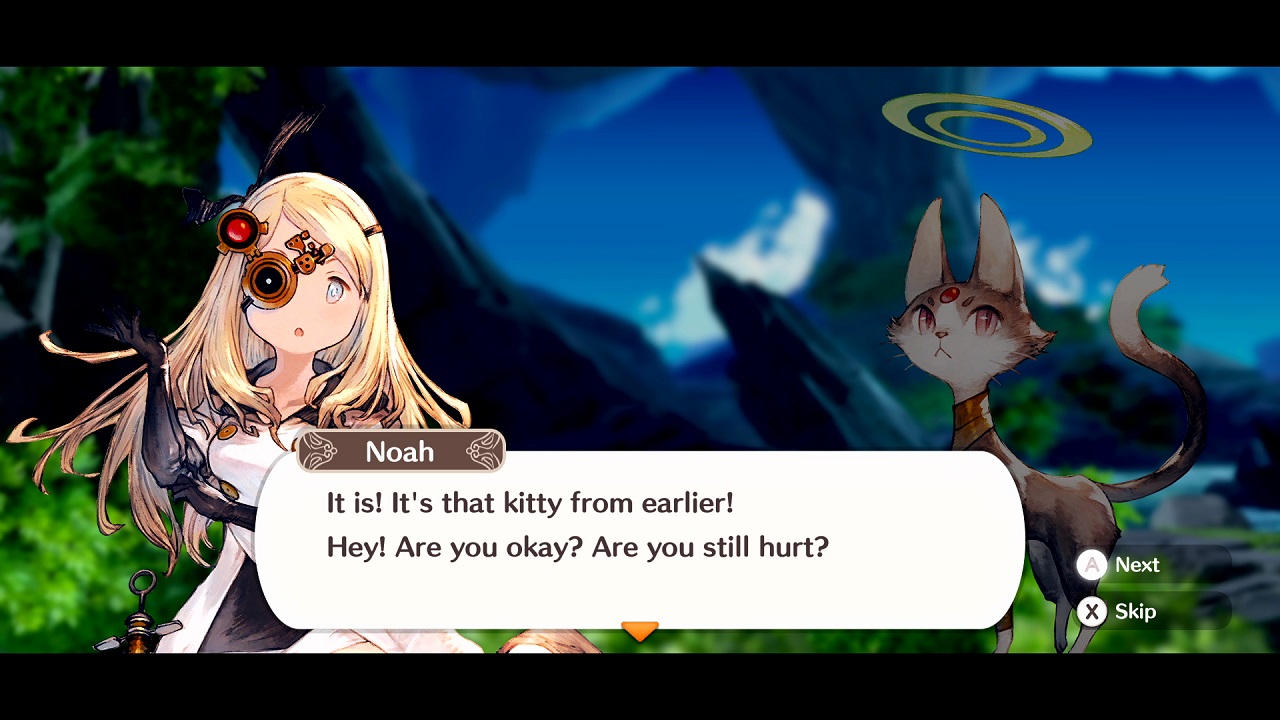Toggle auto-advance by clicking Next prompt
1280x720 pixels.
tap(1120, 565)
